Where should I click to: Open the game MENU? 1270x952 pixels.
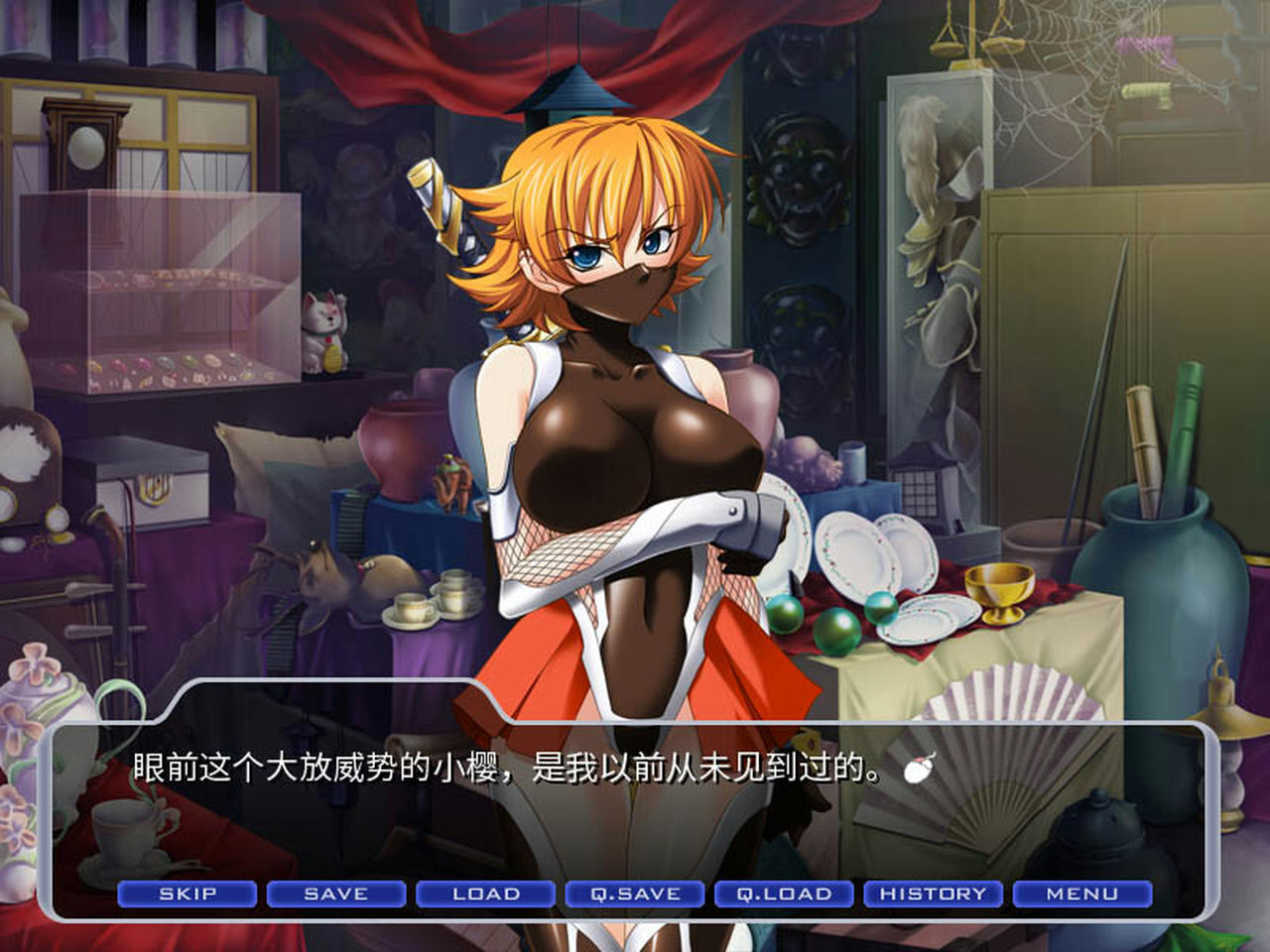pos(1080,893)
